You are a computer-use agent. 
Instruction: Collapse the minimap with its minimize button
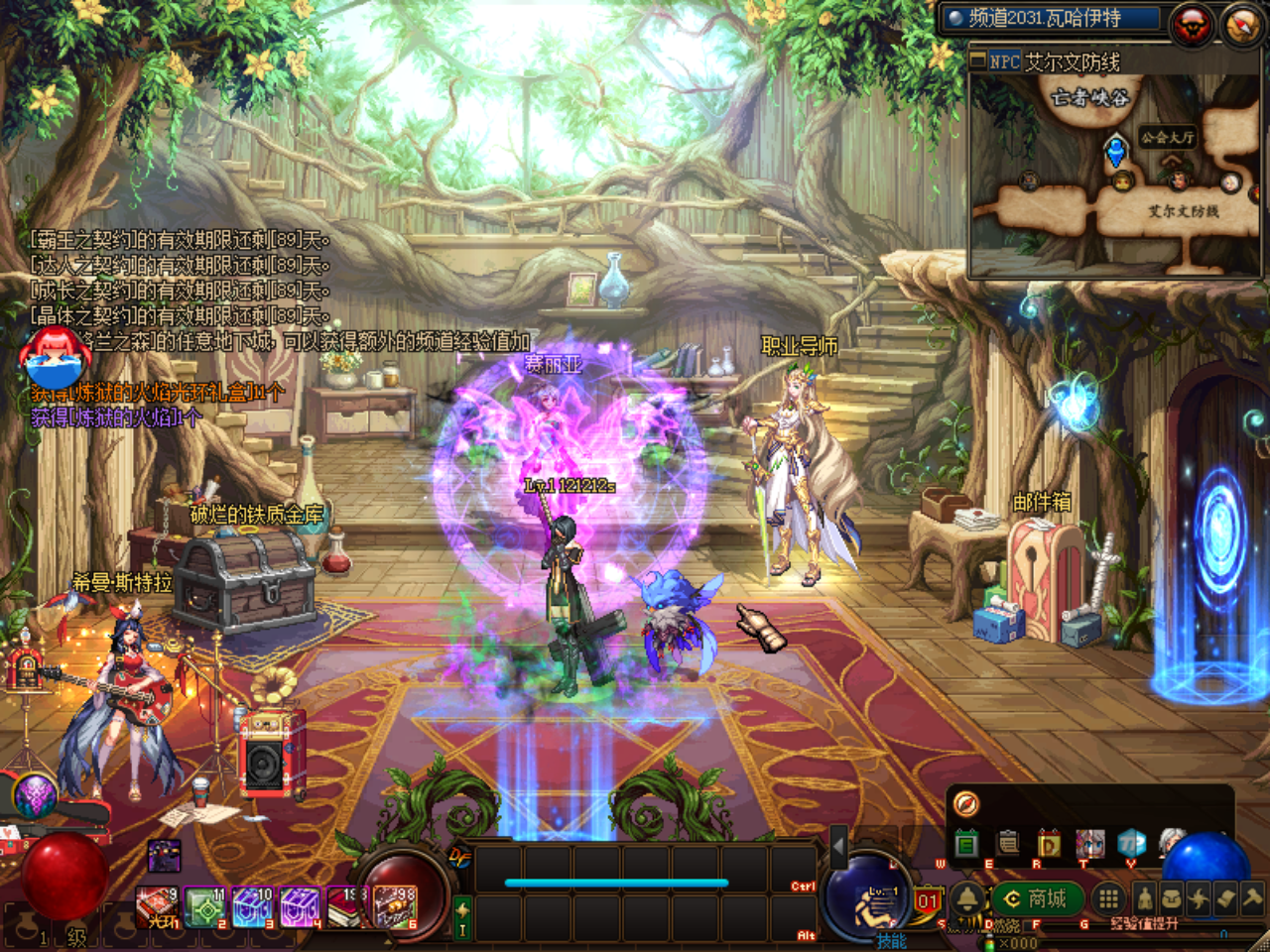point(978,60)
